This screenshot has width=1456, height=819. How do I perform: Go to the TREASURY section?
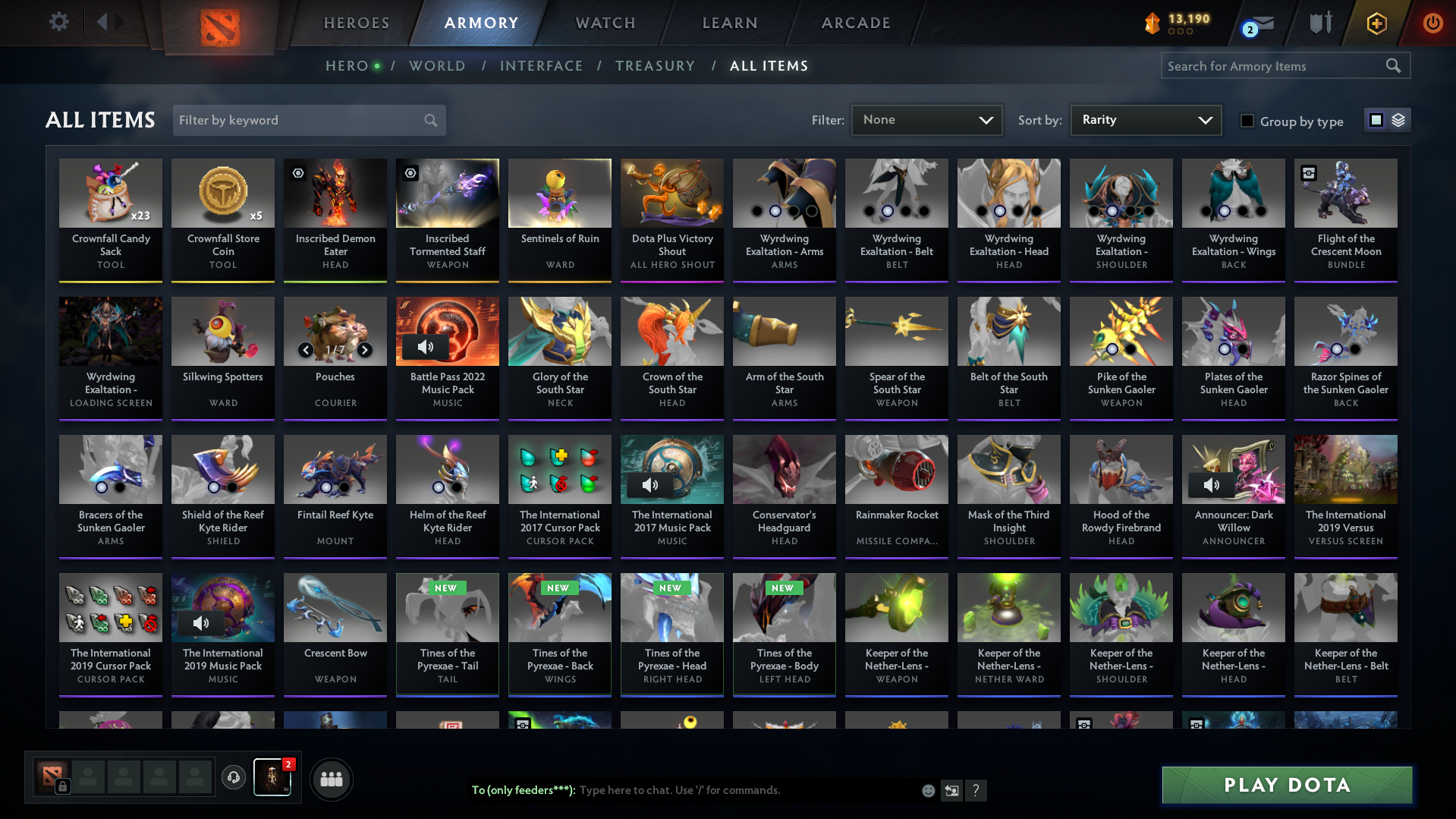click(x=655, y=66)
